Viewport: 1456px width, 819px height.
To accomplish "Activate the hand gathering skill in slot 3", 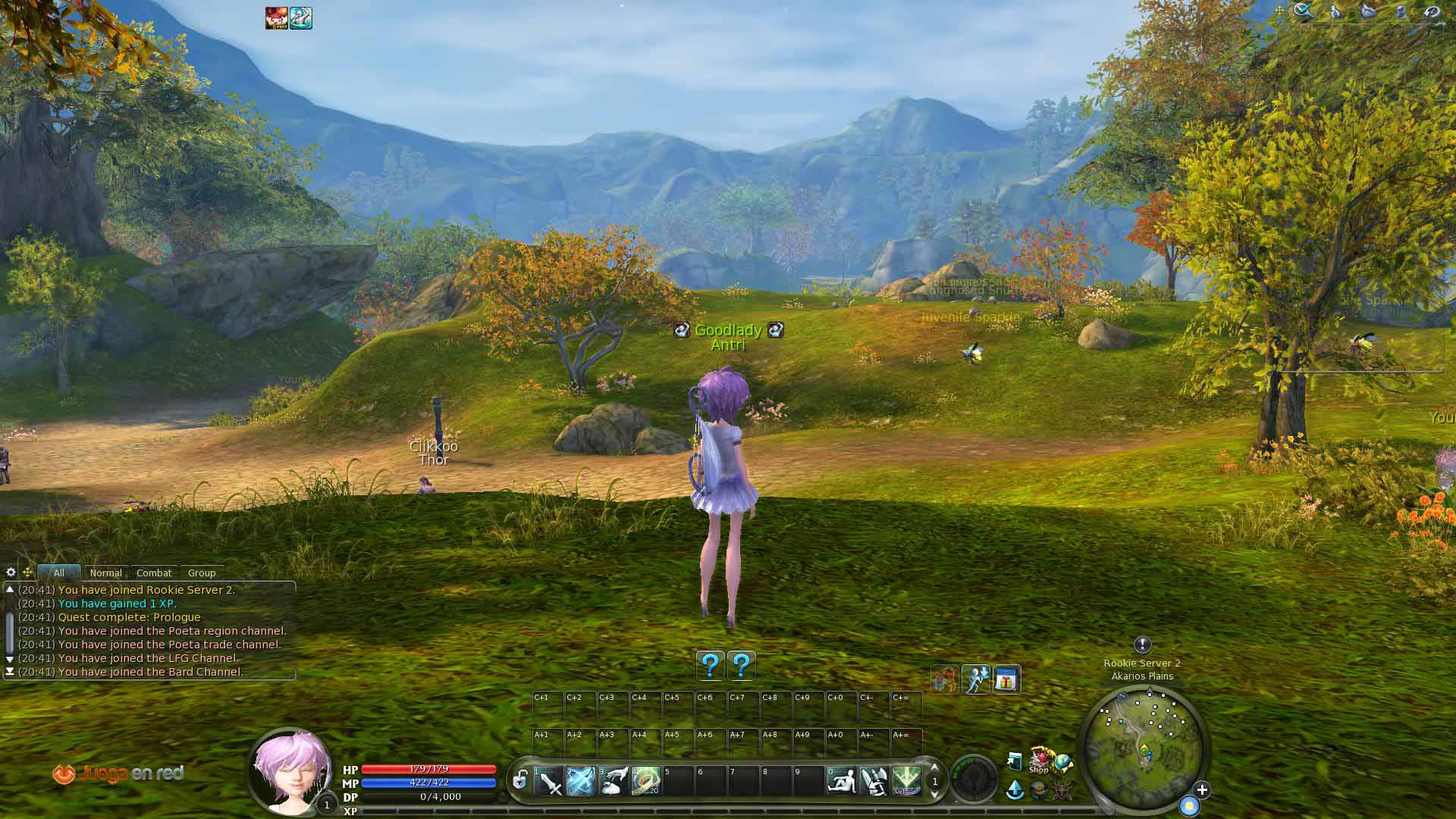I will [x=613, y=781].
